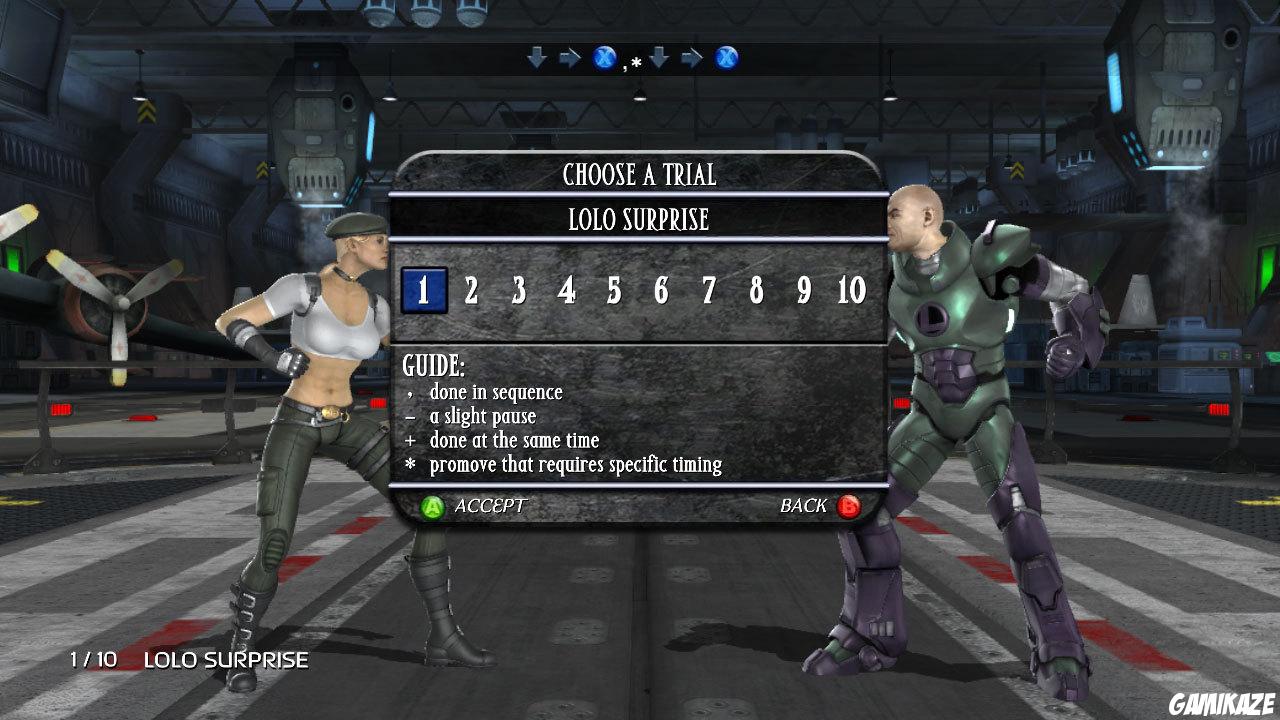Viewport: 1280px width, 720px height.
Task: Click the red B Back button icon
Action: pyautogui.click(x=847, y=506)
